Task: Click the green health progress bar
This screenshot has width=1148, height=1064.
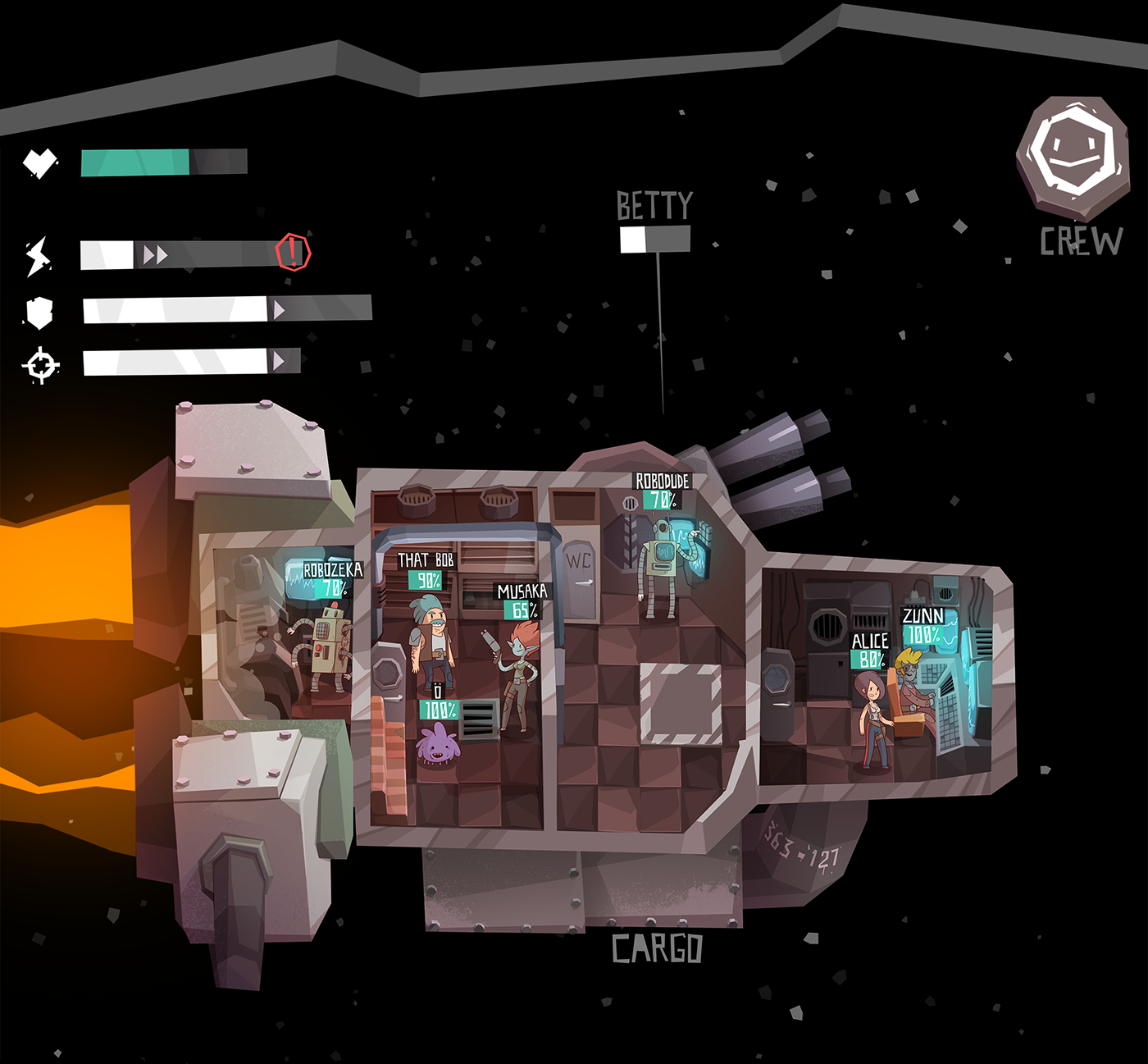Action: pos(135,162)
